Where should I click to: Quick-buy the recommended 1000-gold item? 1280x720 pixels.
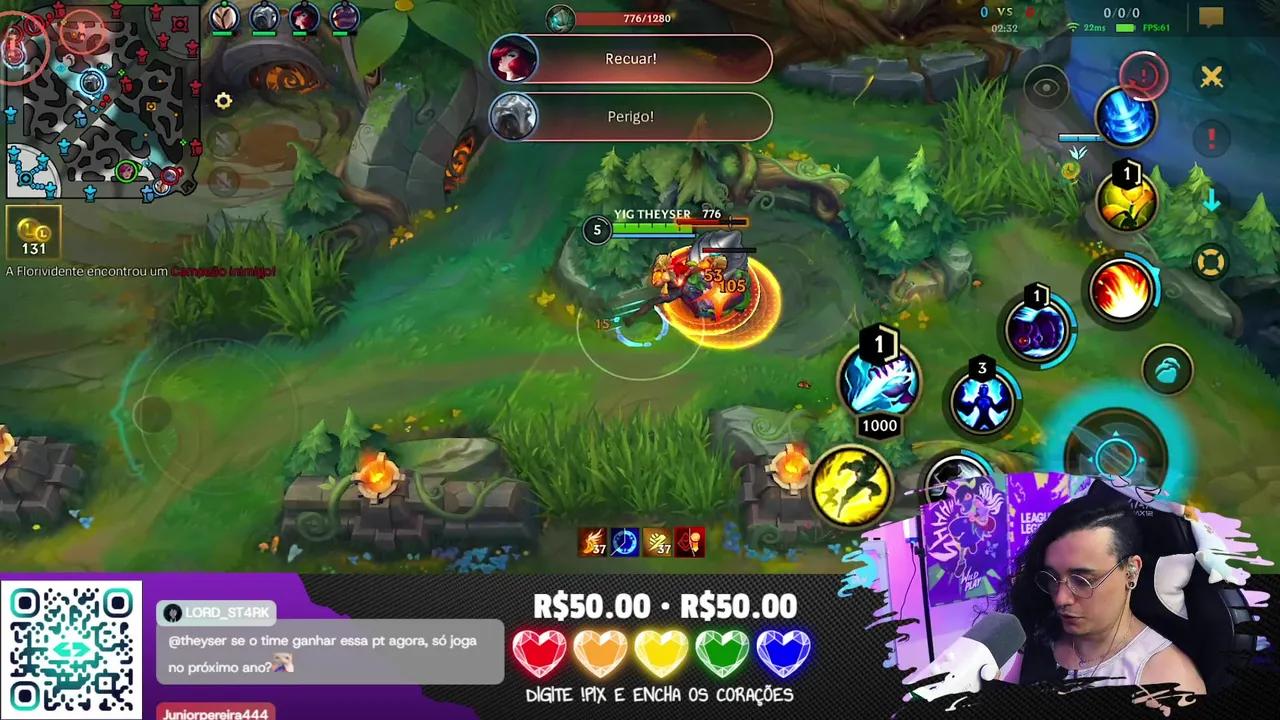(x=880, y=380)
